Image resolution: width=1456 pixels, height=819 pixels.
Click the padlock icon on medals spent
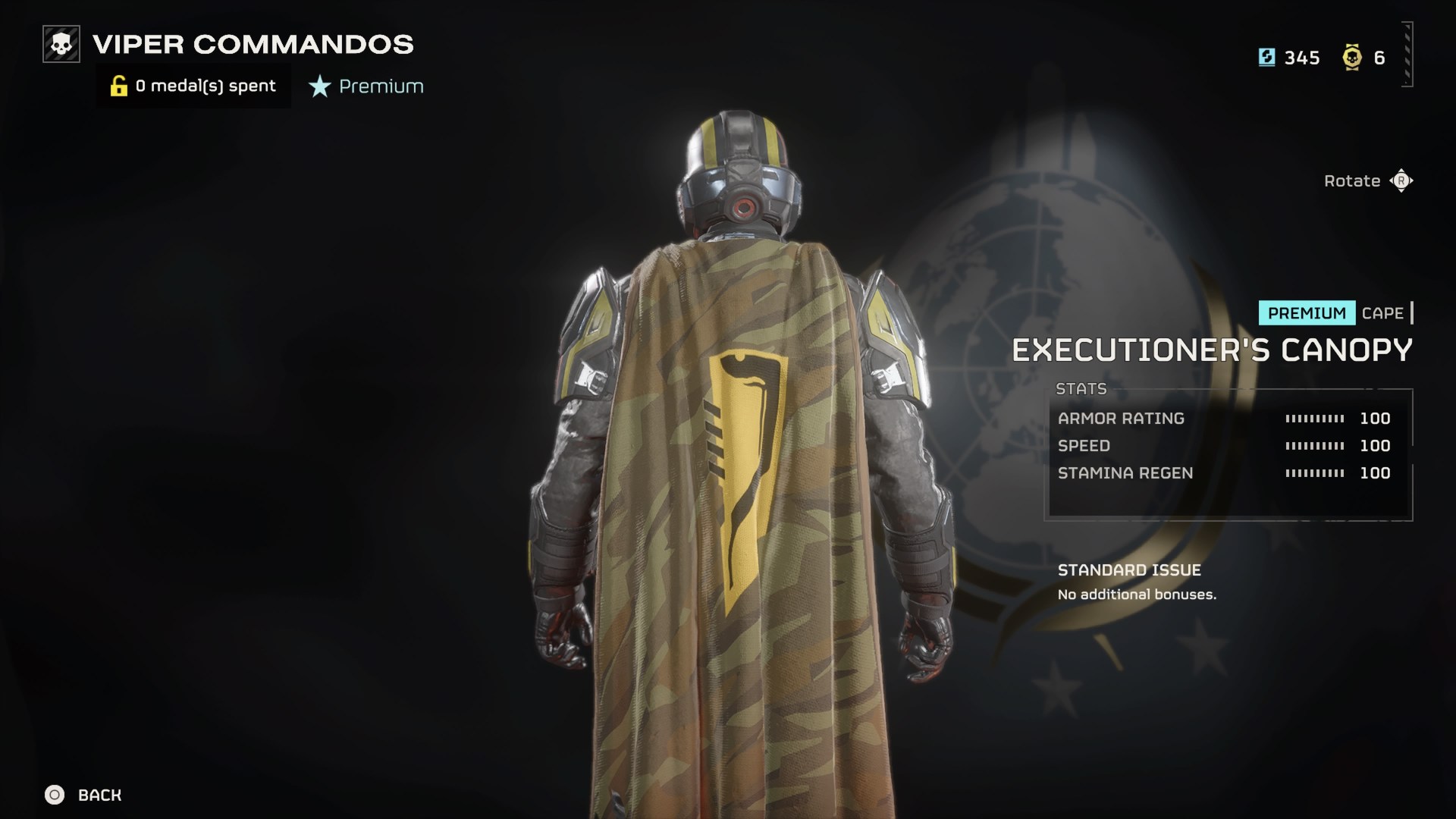[x=118, y=86]
